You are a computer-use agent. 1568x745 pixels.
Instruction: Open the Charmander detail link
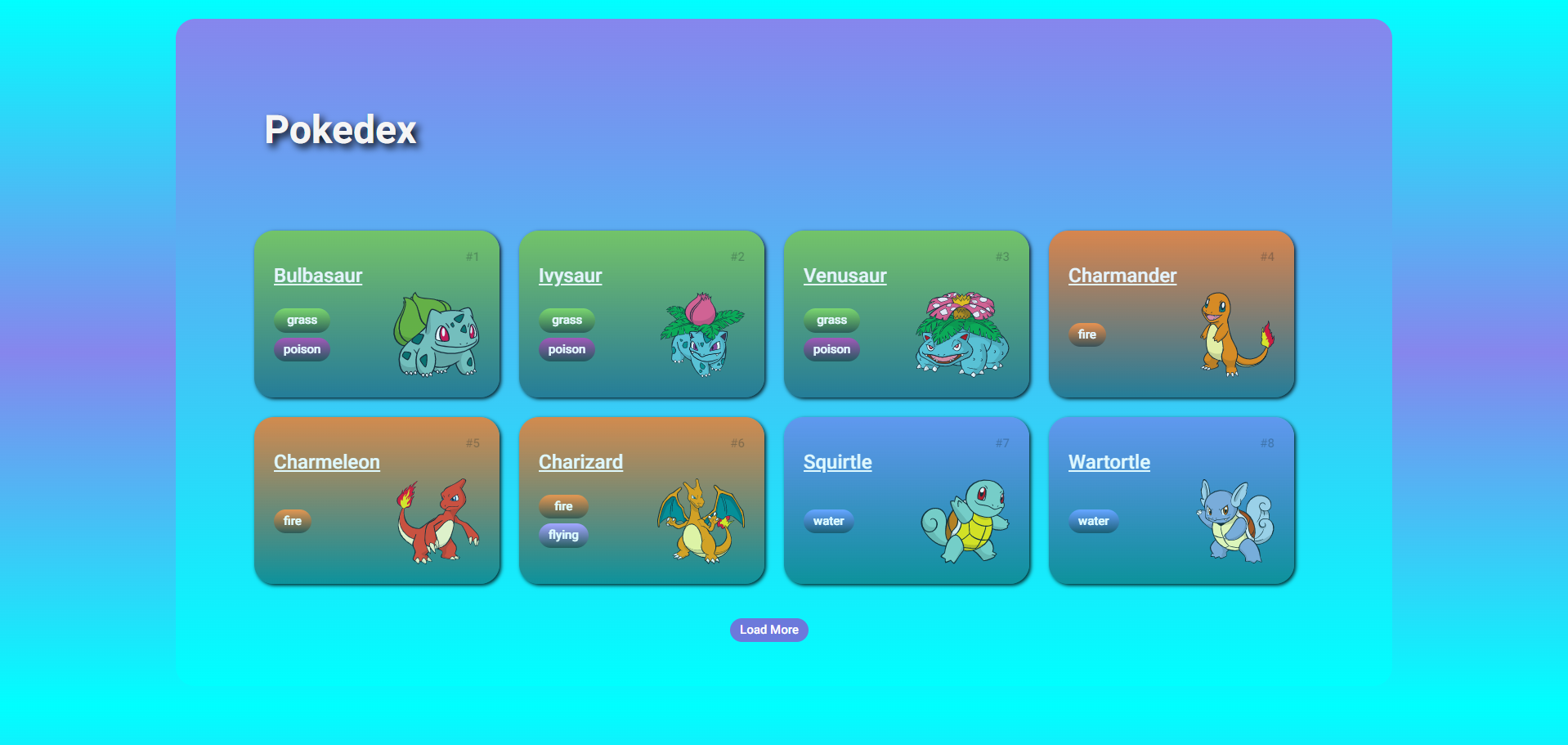click(1122, 276)
